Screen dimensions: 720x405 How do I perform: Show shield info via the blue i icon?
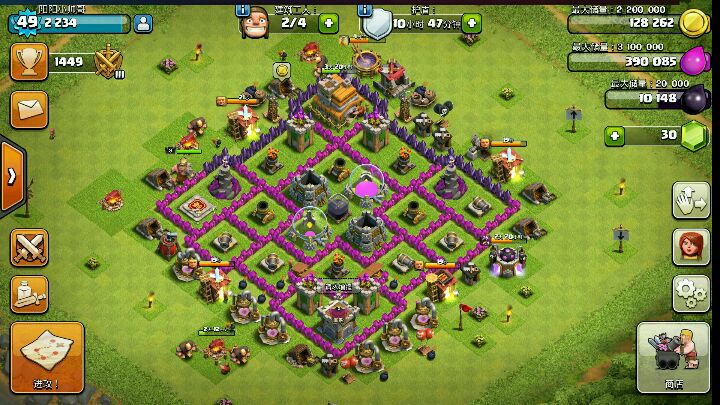pyautogui.click(x=365, y=9)
